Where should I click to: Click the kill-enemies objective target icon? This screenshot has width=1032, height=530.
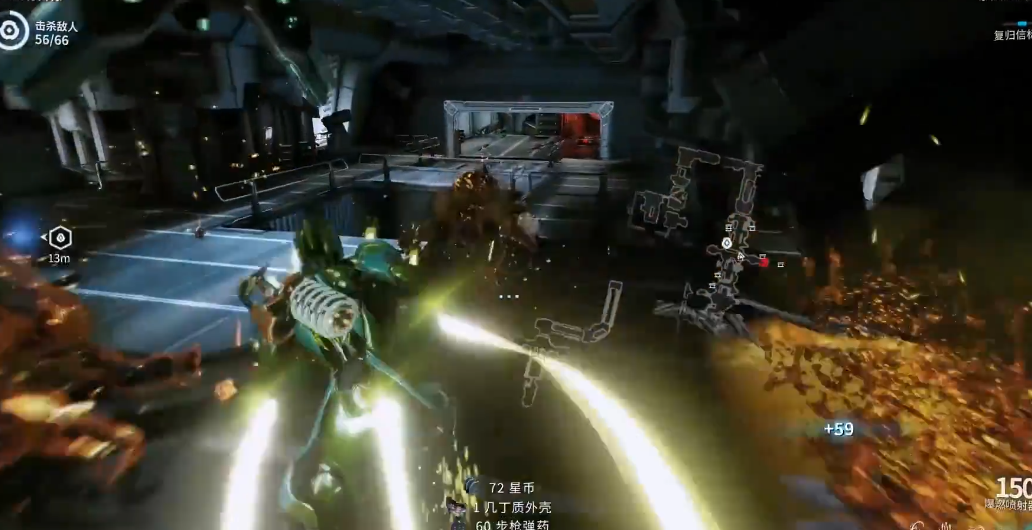point(12,33)
